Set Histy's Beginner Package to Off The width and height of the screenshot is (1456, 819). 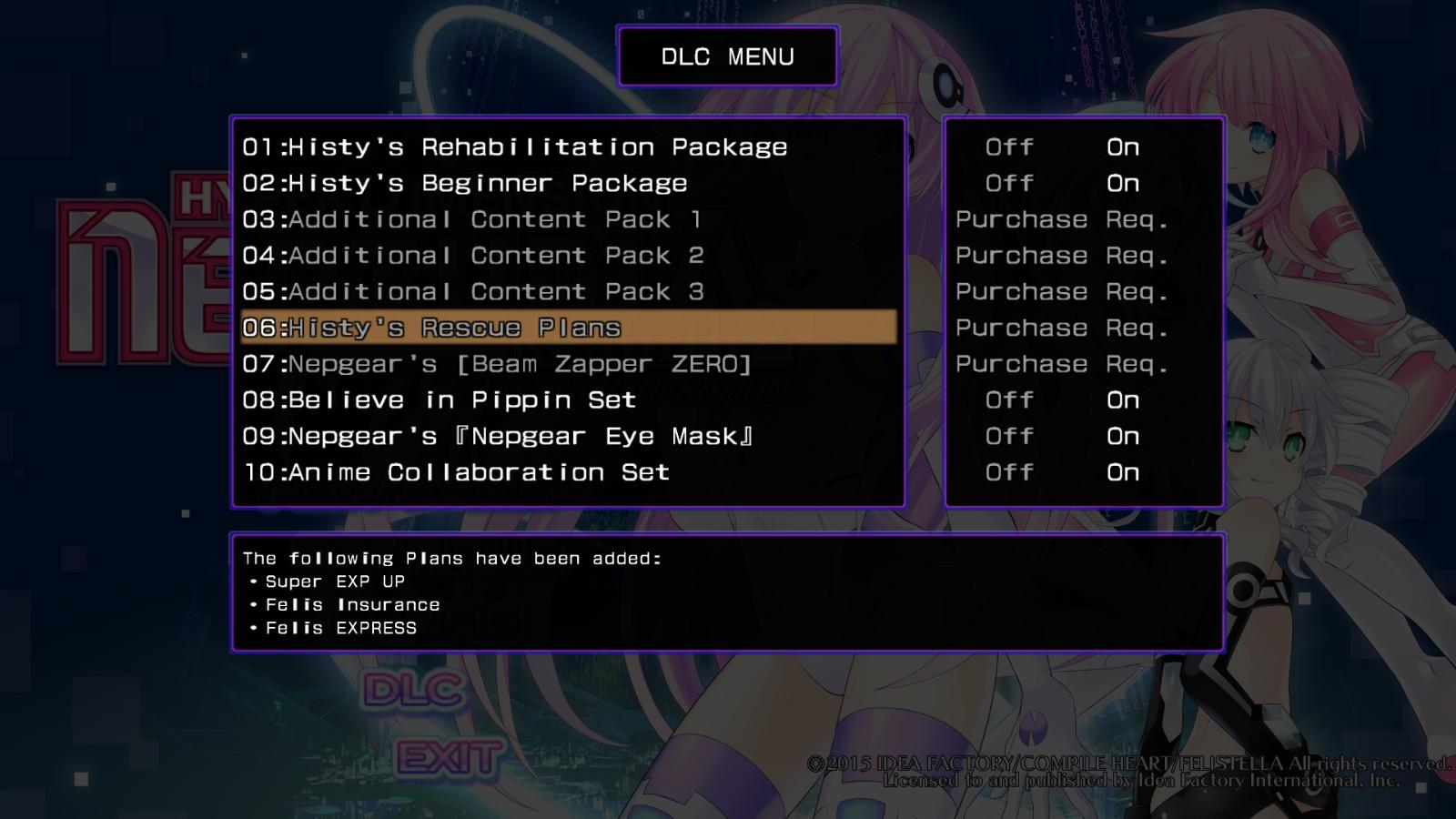[x=1009, y=183]
